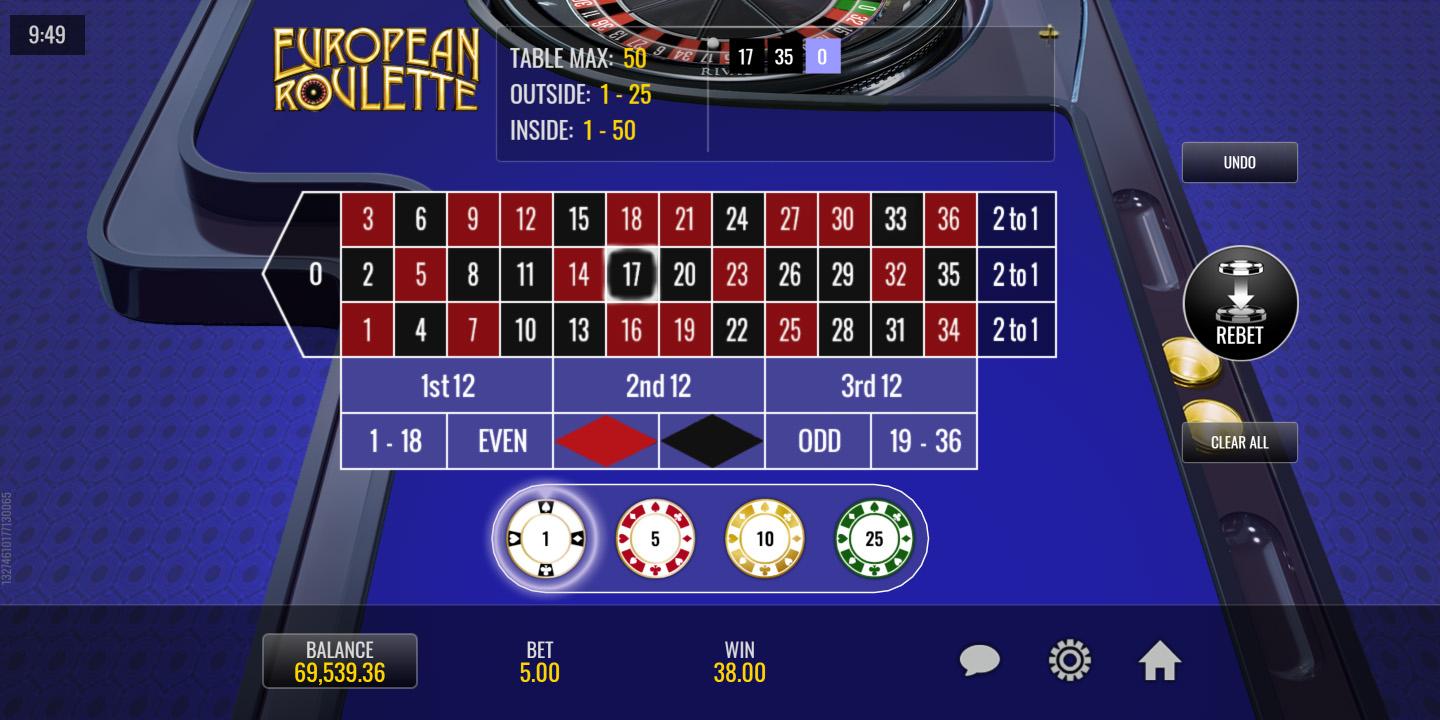Bet on the green 0 pocket
This screenshot has width=1440, height=720.
[314, 274]
